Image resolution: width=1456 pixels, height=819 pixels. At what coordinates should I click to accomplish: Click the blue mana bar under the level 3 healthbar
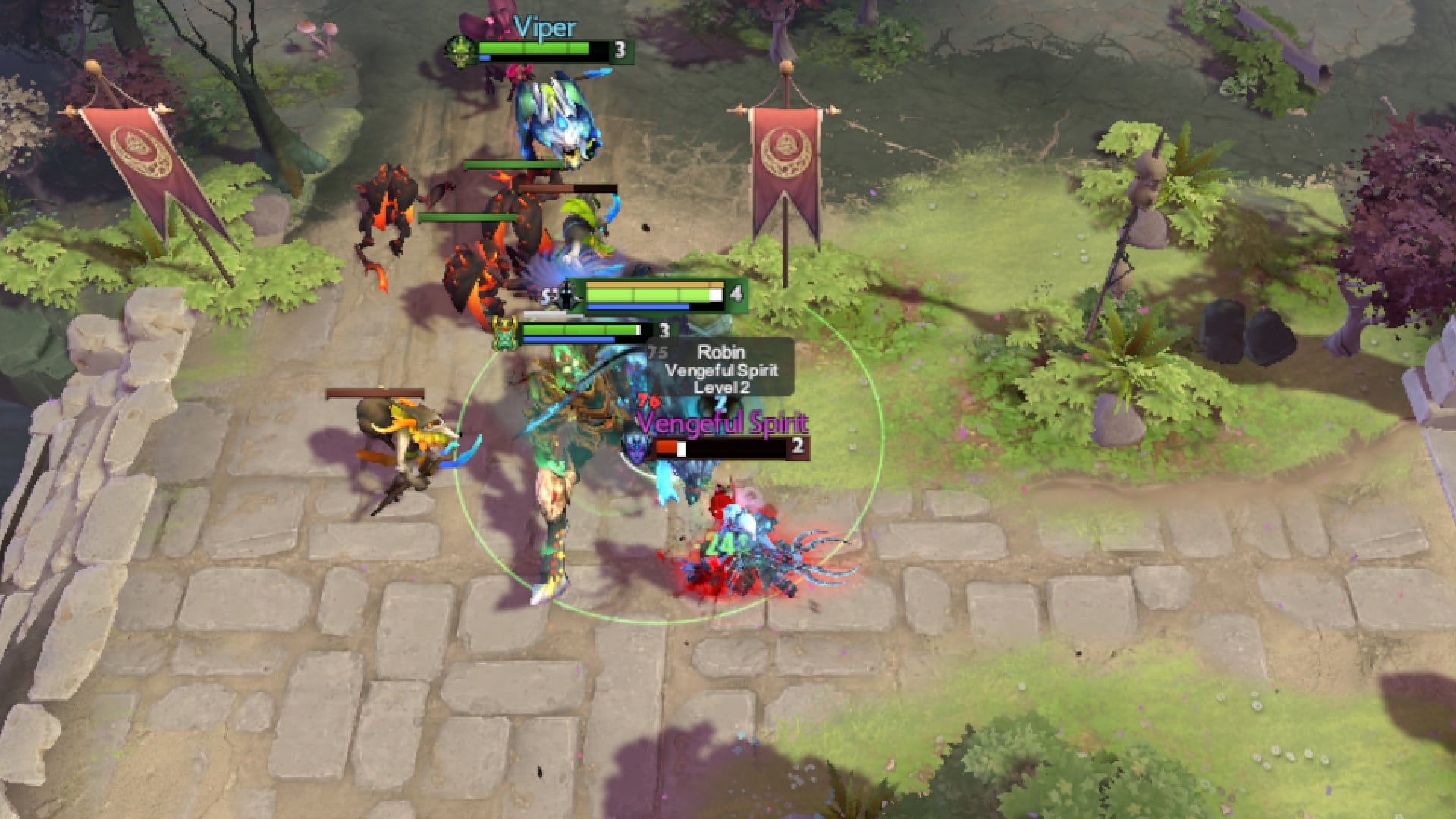[x=567, y=339]
